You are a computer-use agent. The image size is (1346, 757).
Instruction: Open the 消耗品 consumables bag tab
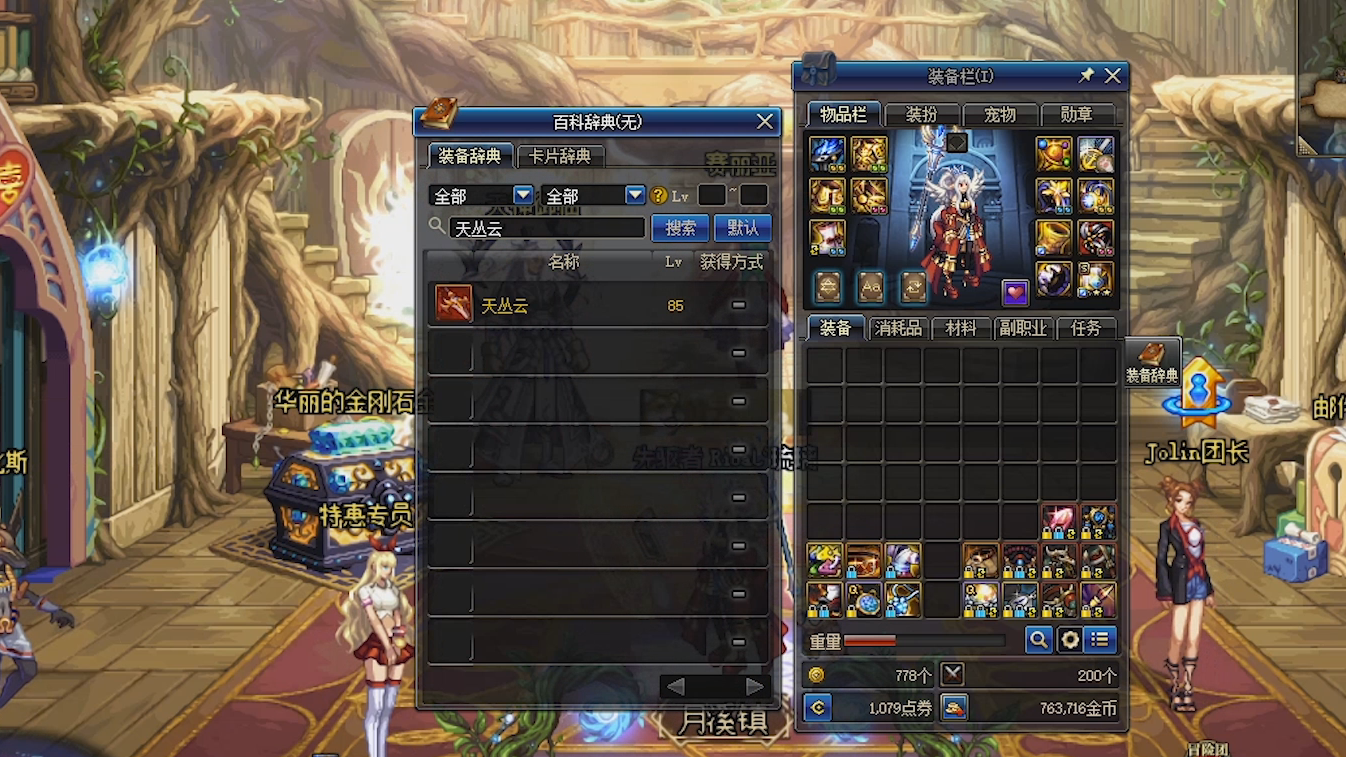[898, 328]
